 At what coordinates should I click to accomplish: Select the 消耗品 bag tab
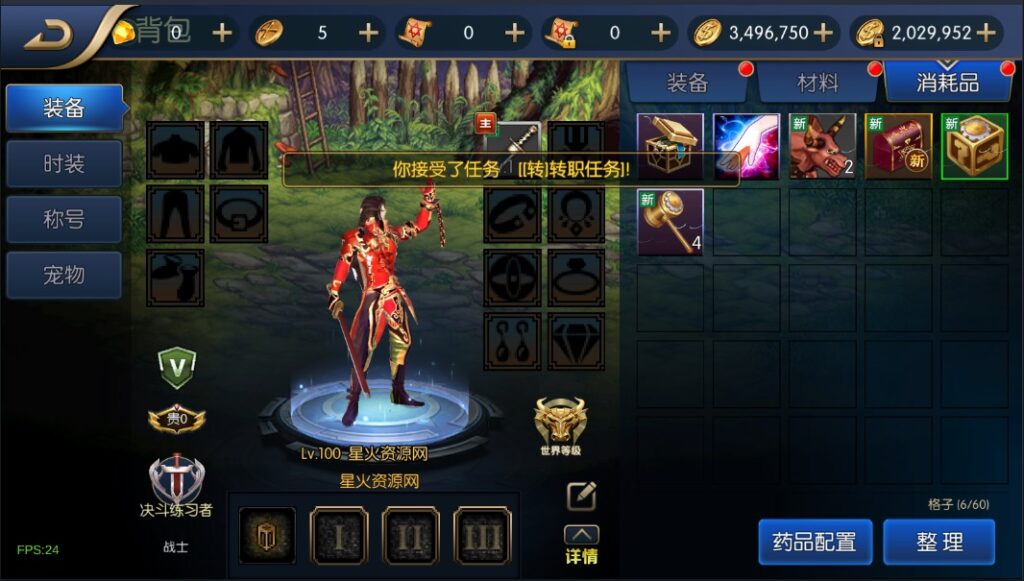pos(947,83)
